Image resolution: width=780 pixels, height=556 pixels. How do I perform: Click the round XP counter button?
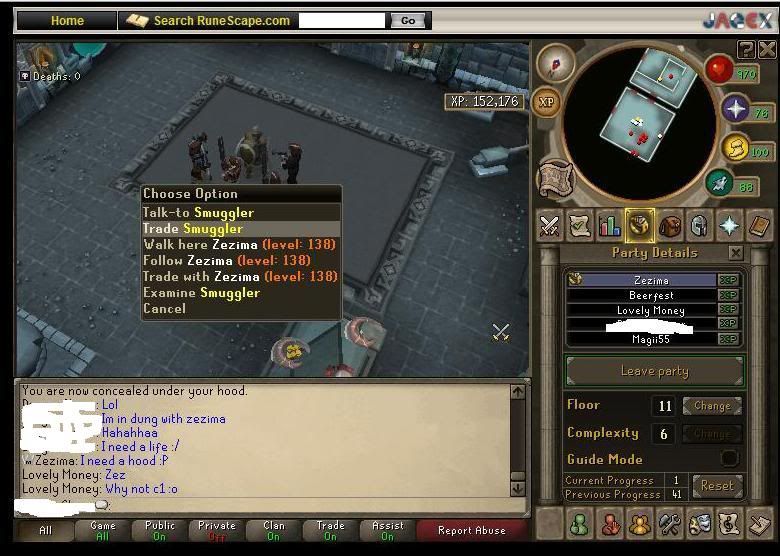click(x=546, y=102)
